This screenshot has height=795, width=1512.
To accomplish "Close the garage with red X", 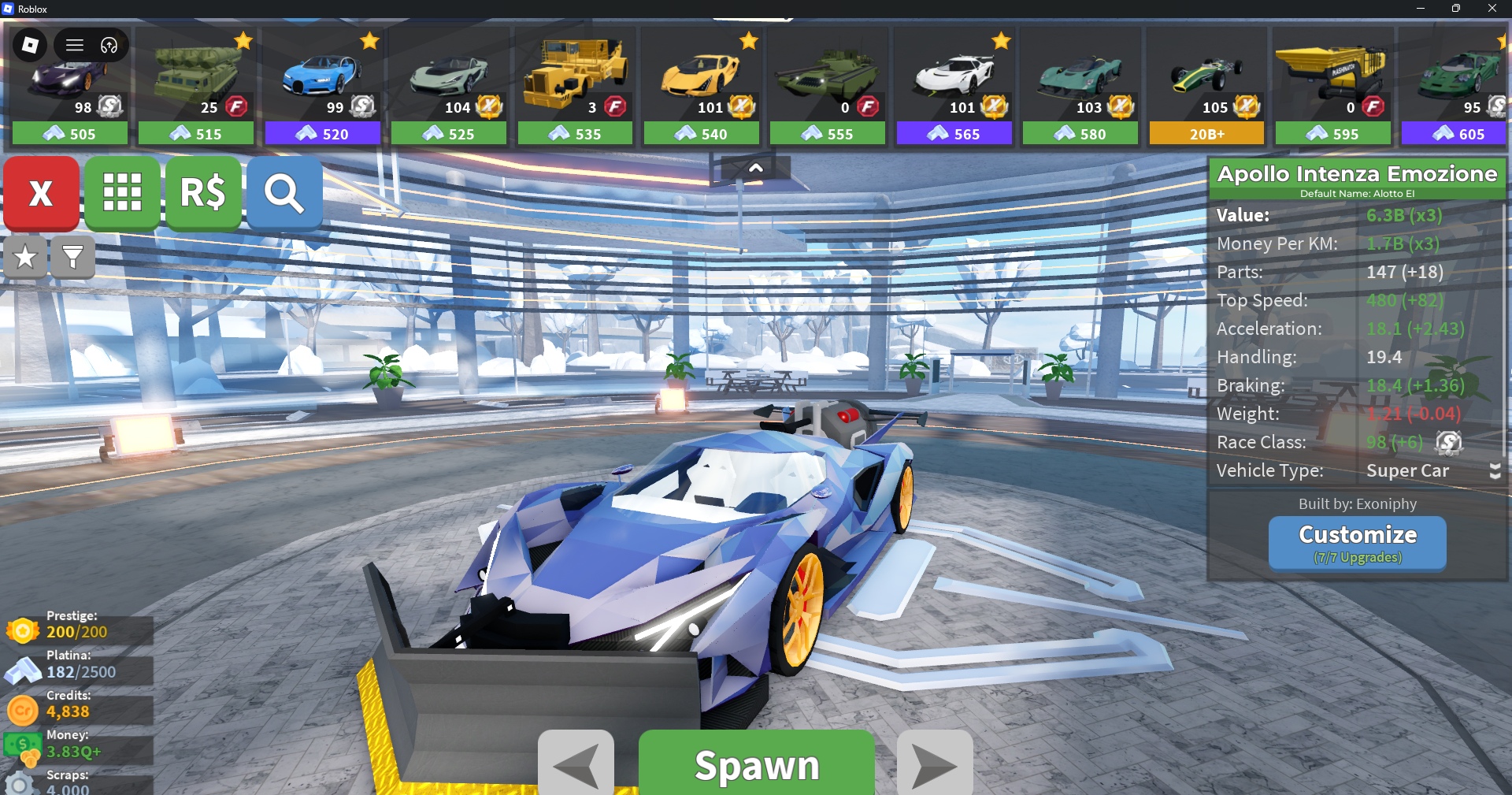I will coord(41,192).
